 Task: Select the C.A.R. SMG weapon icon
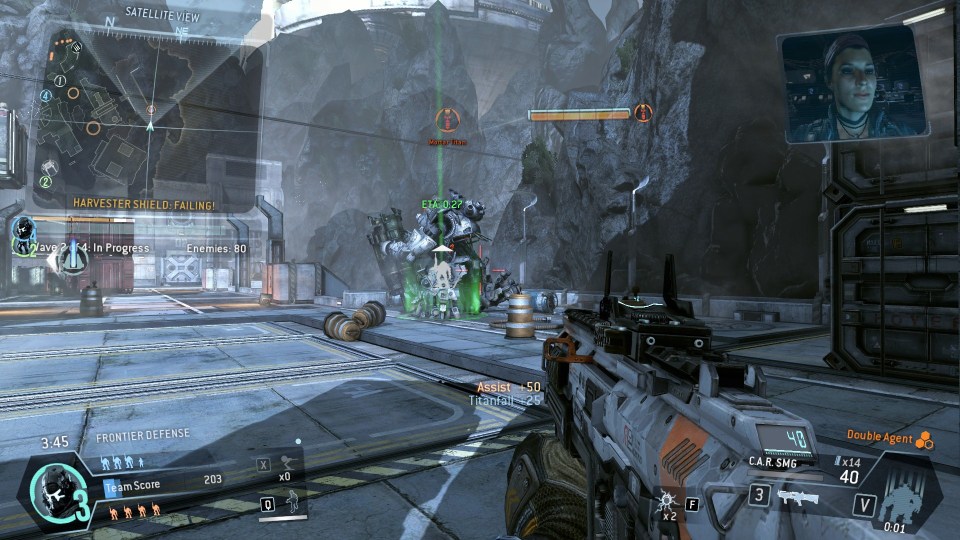[x=798, y=497]
